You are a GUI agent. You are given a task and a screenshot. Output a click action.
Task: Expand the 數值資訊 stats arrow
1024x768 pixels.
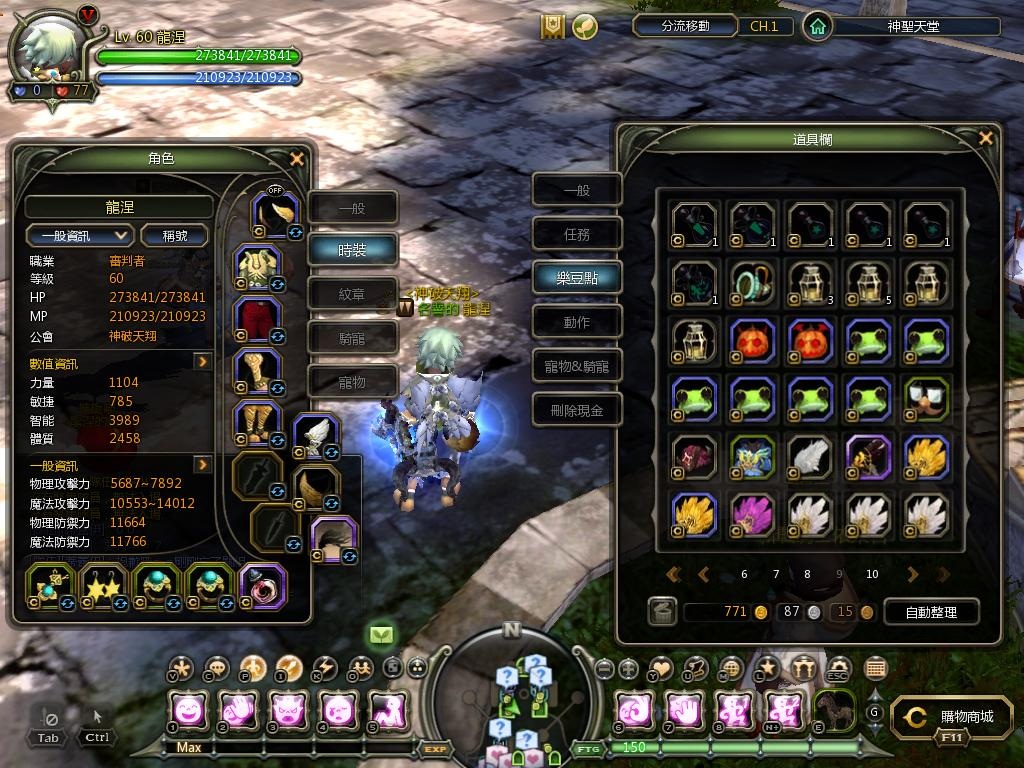click(x=203, y=362)
